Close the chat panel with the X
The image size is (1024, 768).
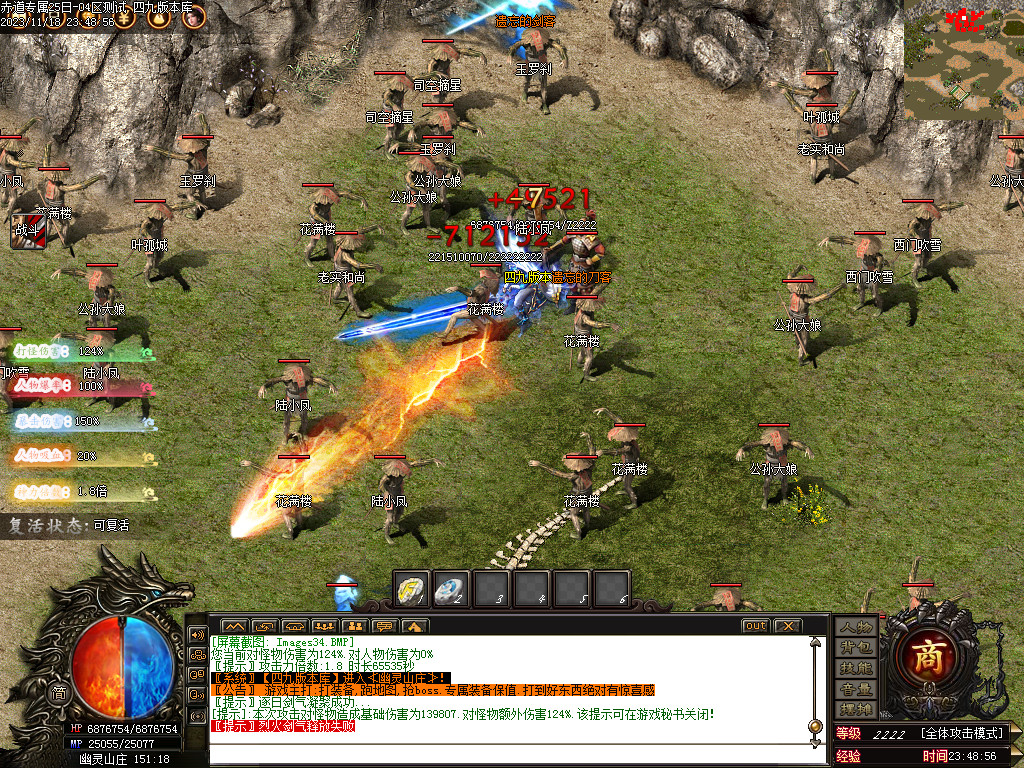tap(787, 626)
